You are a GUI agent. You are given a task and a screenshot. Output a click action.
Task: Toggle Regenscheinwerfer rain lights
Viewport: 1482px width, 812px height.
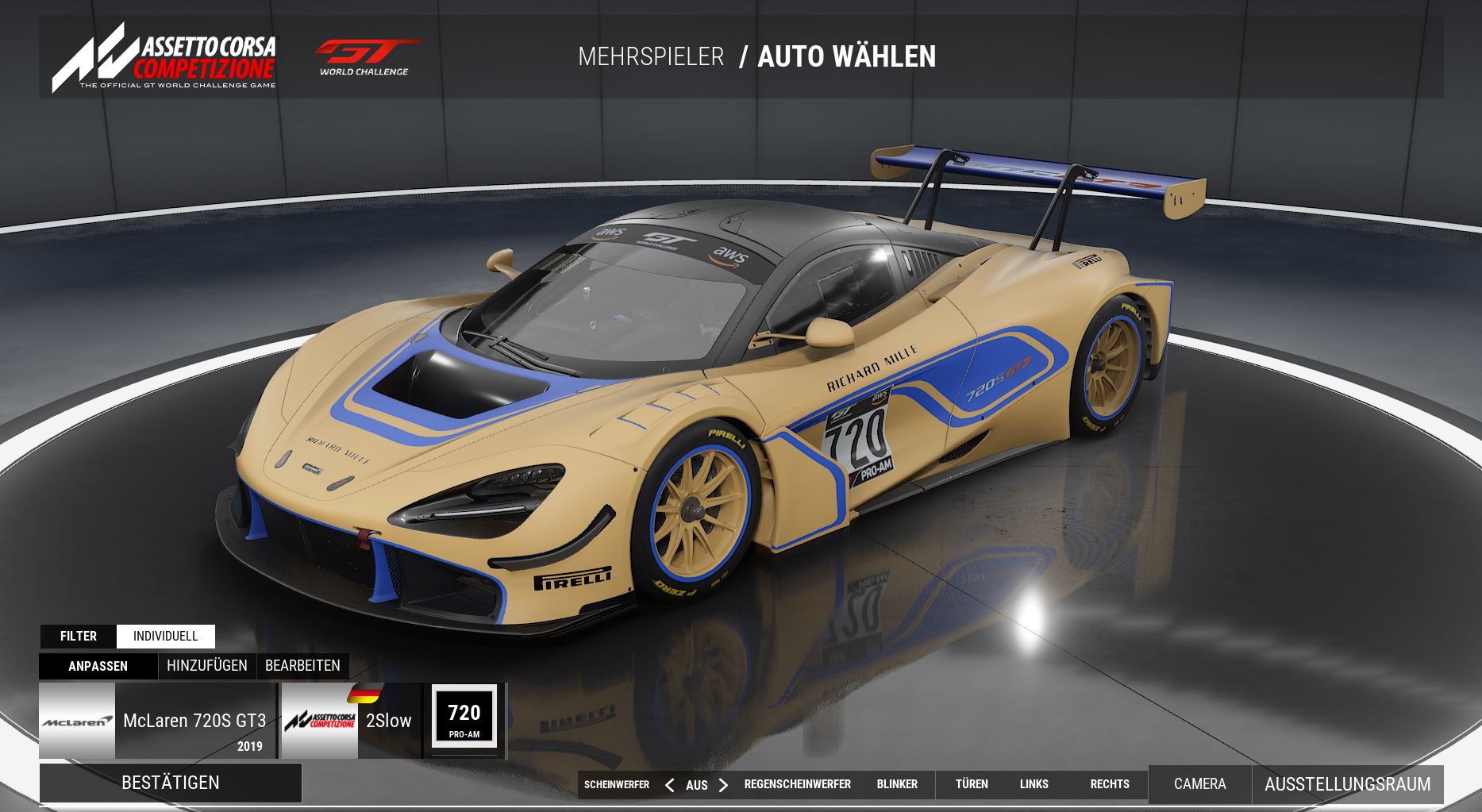797,784
